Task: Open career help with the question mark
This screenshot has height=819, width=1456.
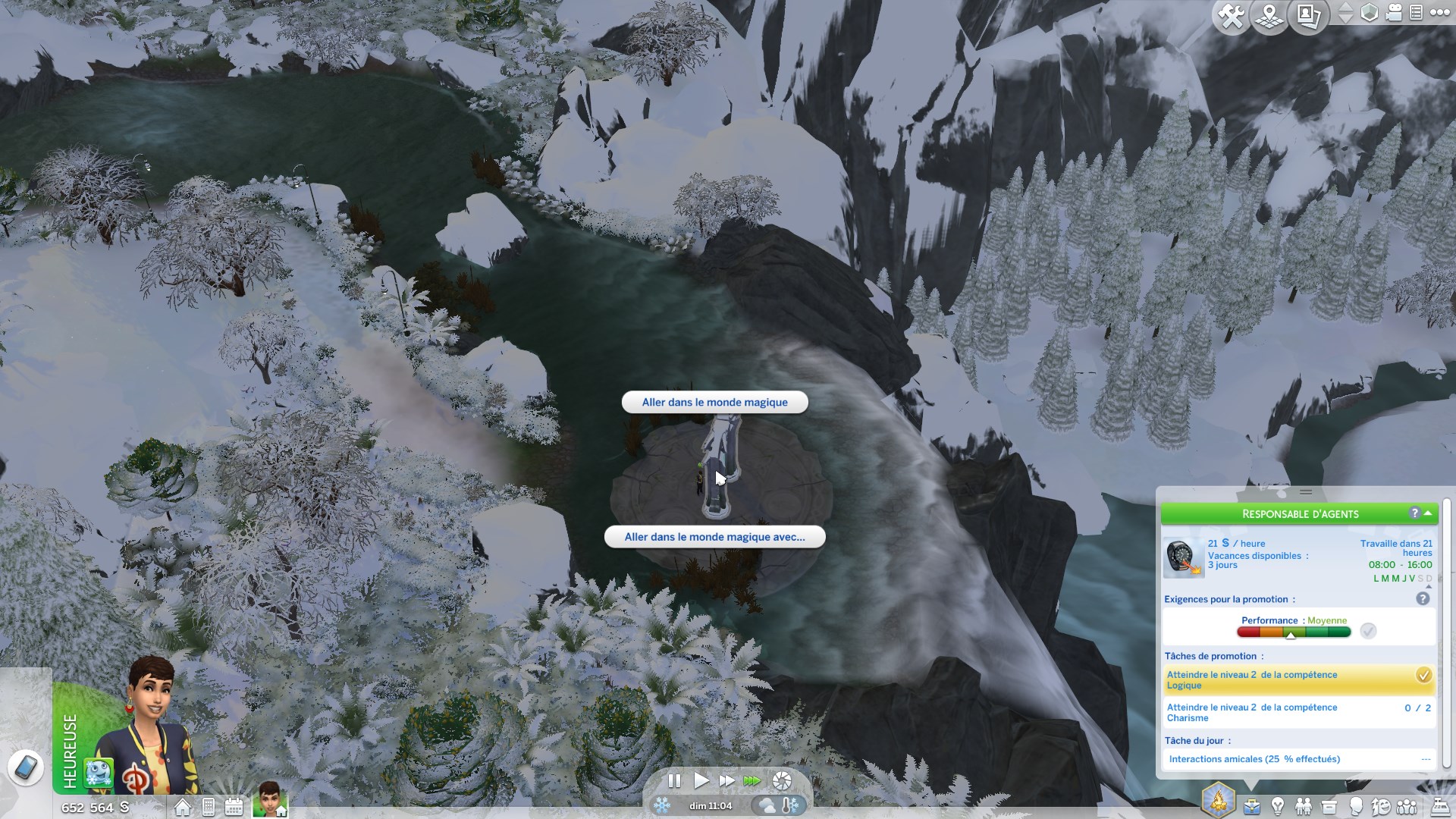Action: 1414,513
